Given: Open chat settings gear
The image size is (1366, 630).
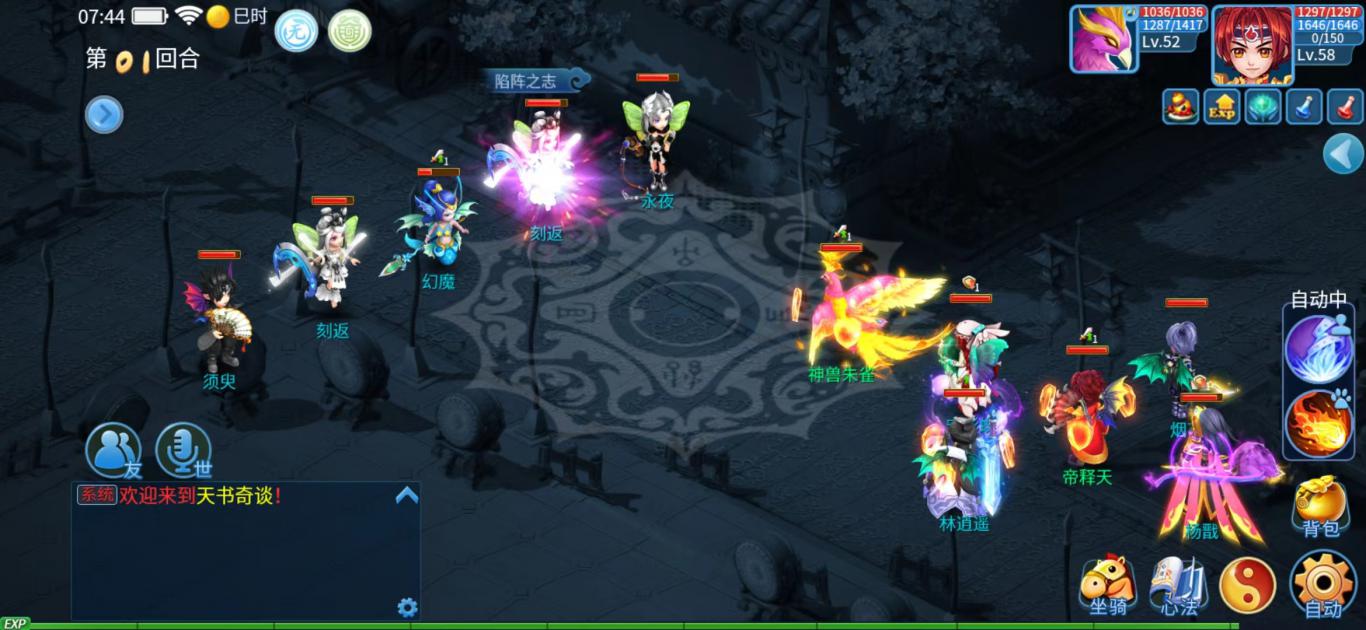Looking at the screenshot, I should click(x=407, y=607).
